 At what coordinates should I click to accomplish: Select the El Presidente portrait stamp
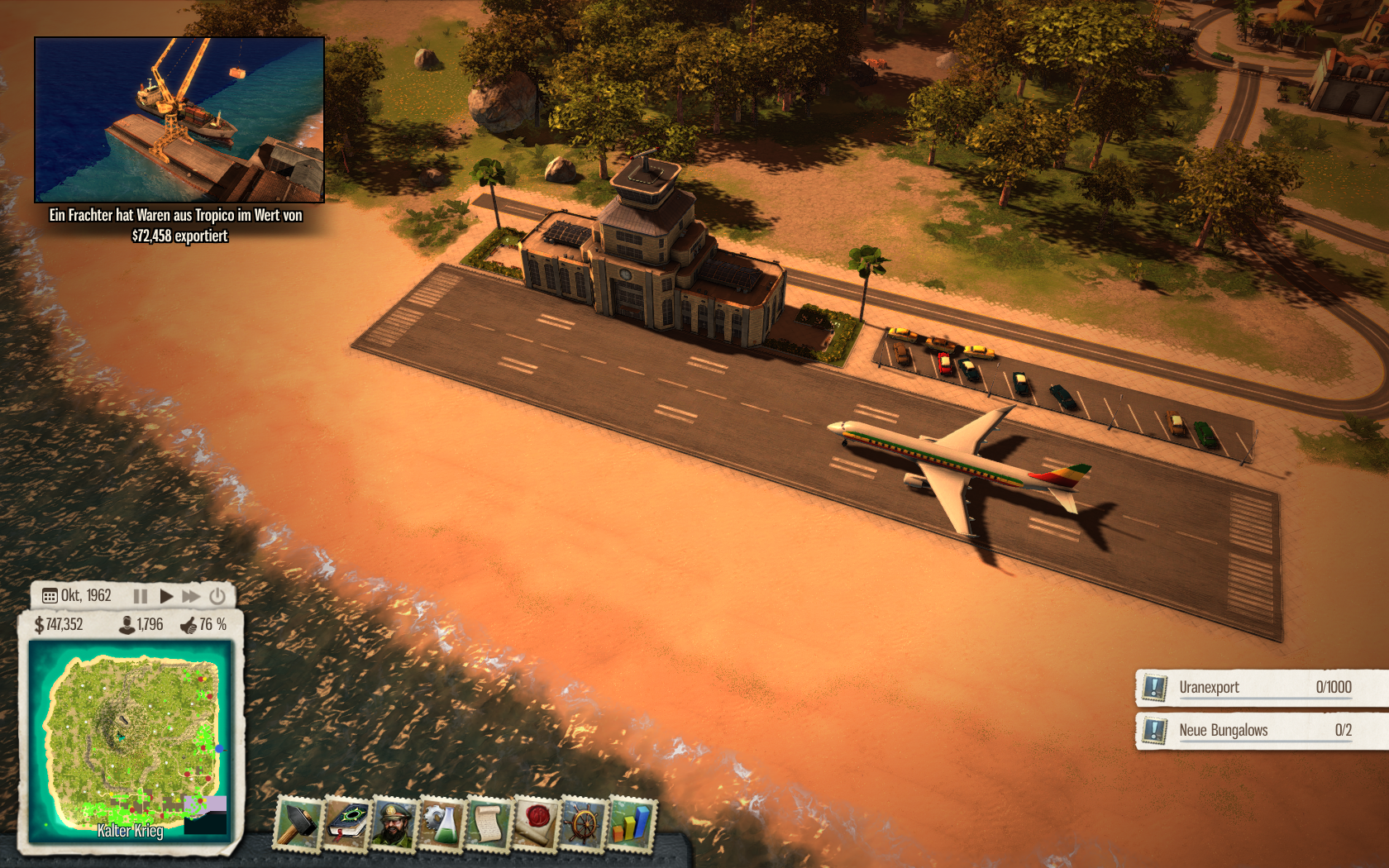(x=394, y=823)
